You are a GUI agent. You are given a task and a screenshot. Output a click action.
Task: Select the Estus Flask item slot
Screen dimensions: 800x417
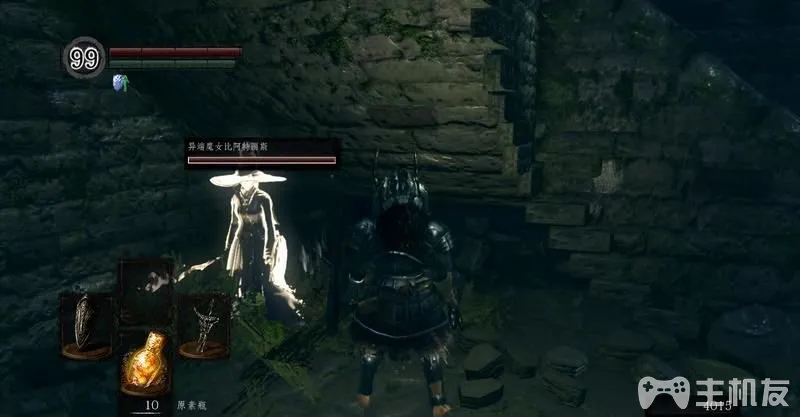tap(146, 363)
